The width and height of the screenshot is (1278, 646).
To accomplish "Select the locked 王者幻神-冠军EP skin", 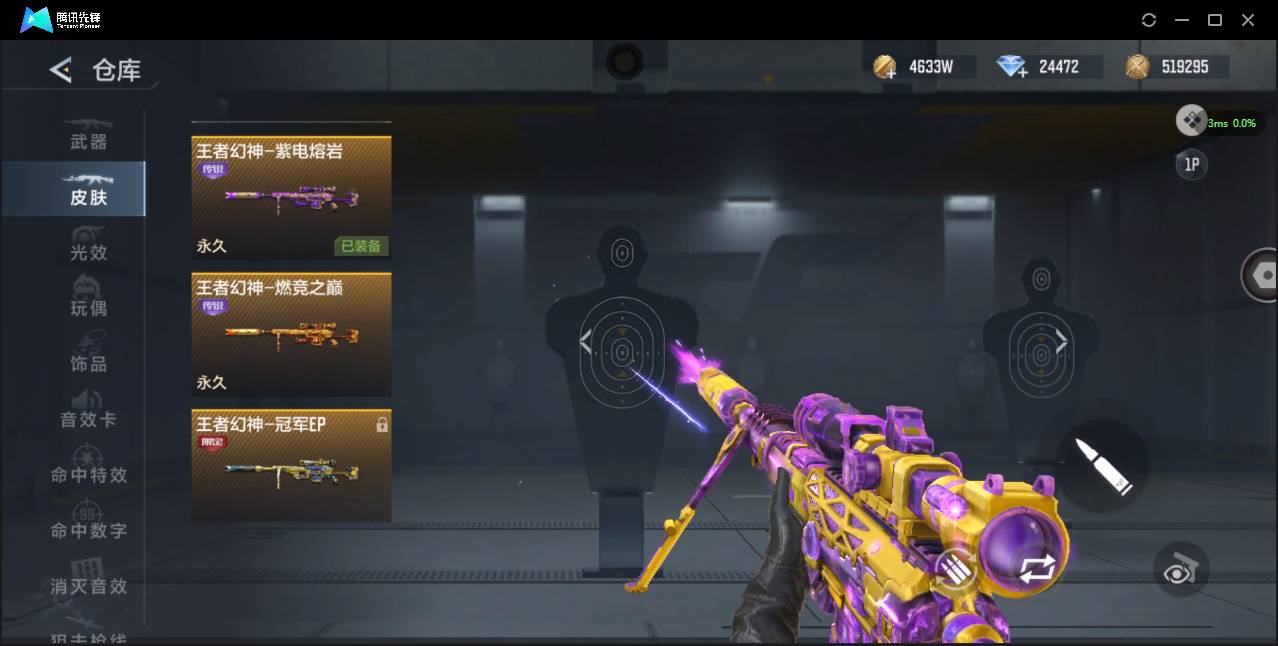I will tap(291, 465).
